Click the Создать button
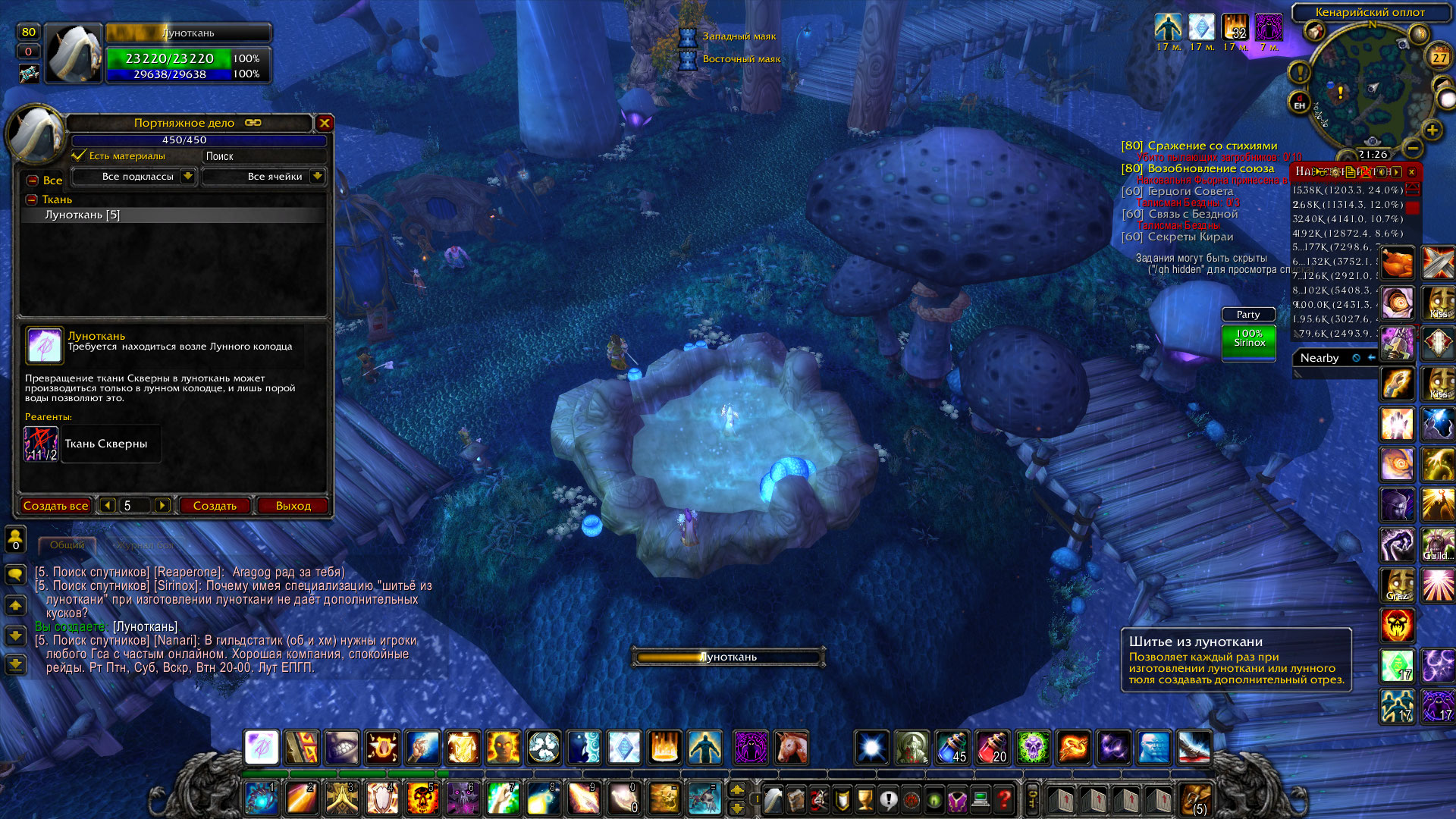This screenshot has height=819, width=1456. [215, 506]
